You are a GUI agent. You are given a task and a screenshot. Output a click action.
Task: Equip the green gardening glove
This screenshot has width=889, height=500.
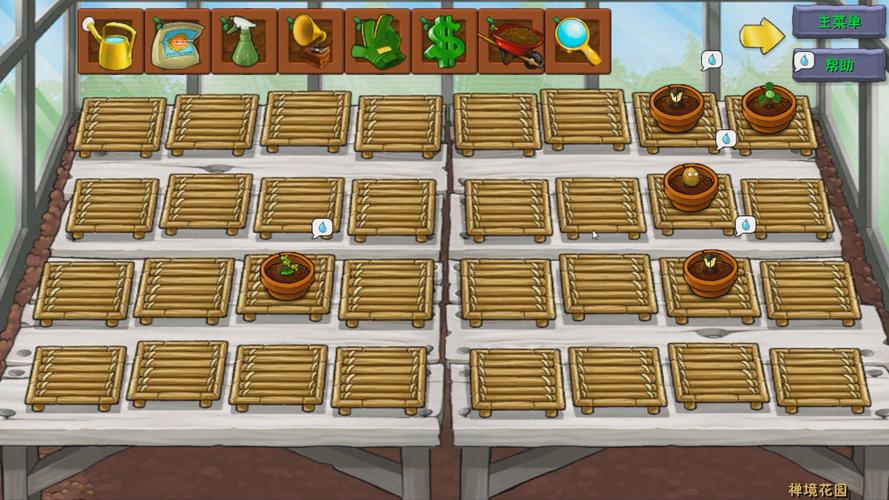tap(377, 43)
